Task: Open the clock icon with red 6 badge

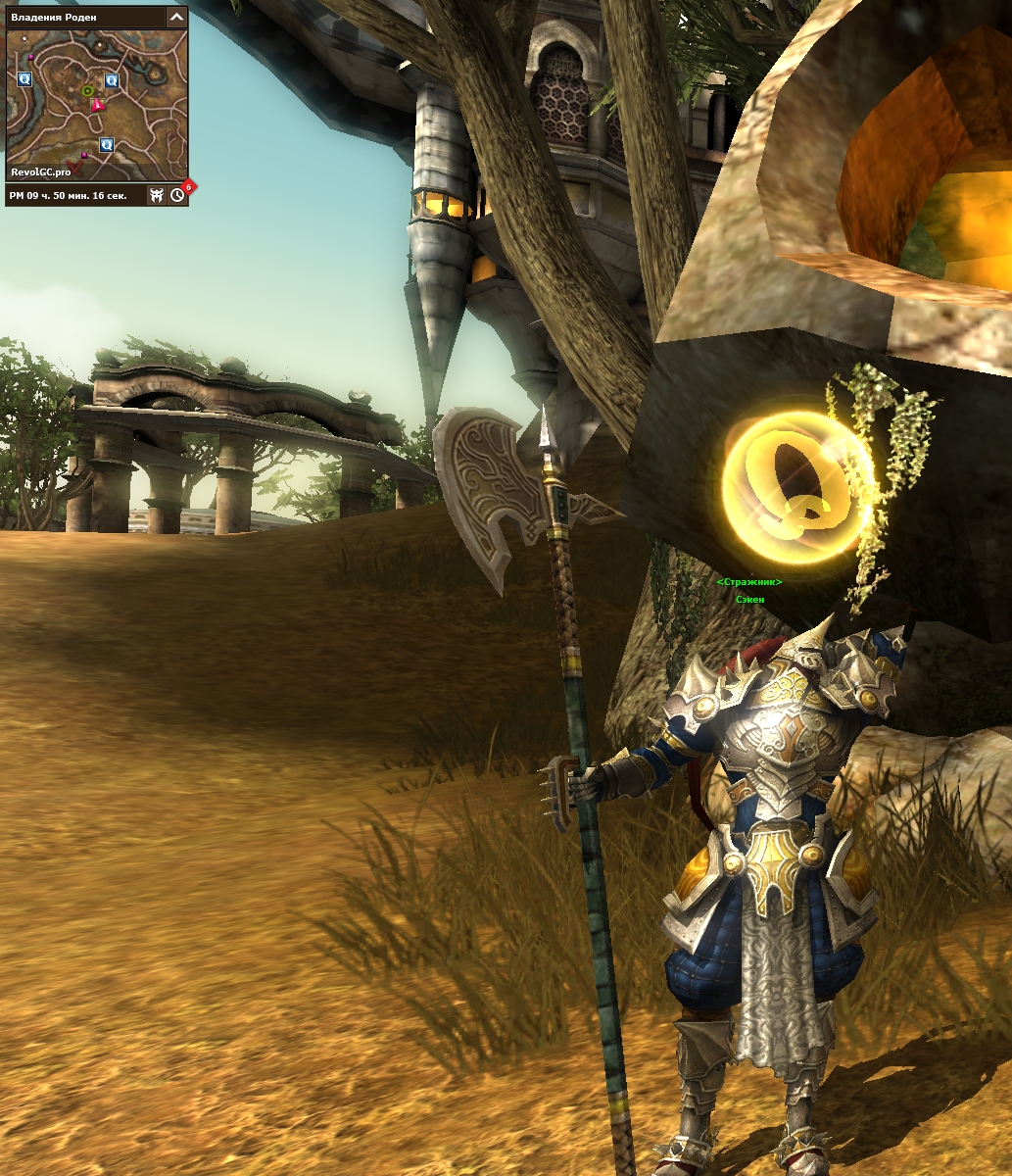Action: [x=177, y=195]
